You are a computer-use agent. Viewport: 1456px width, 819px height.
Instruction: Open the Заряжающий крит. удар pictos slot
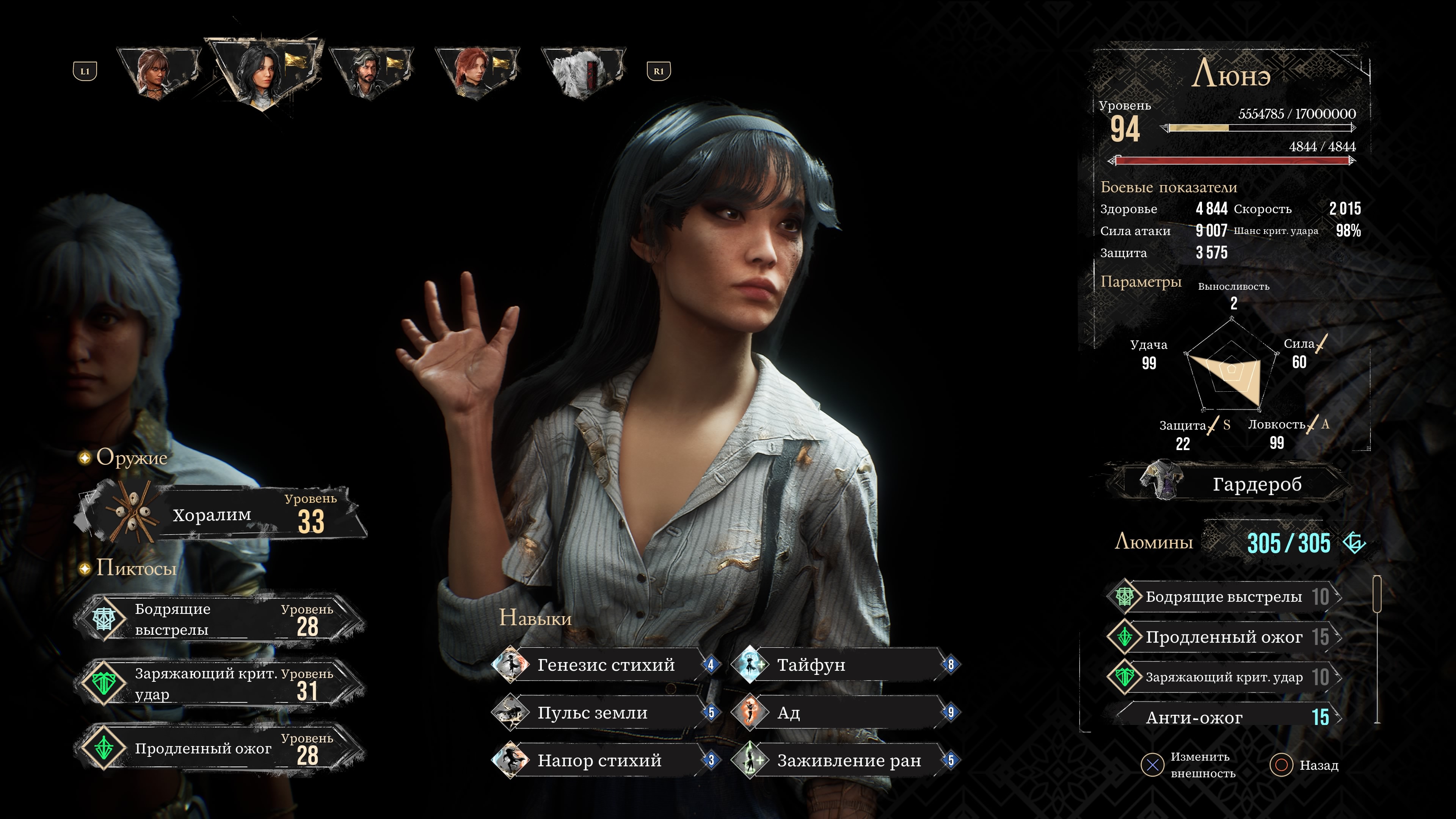[219, 684]
